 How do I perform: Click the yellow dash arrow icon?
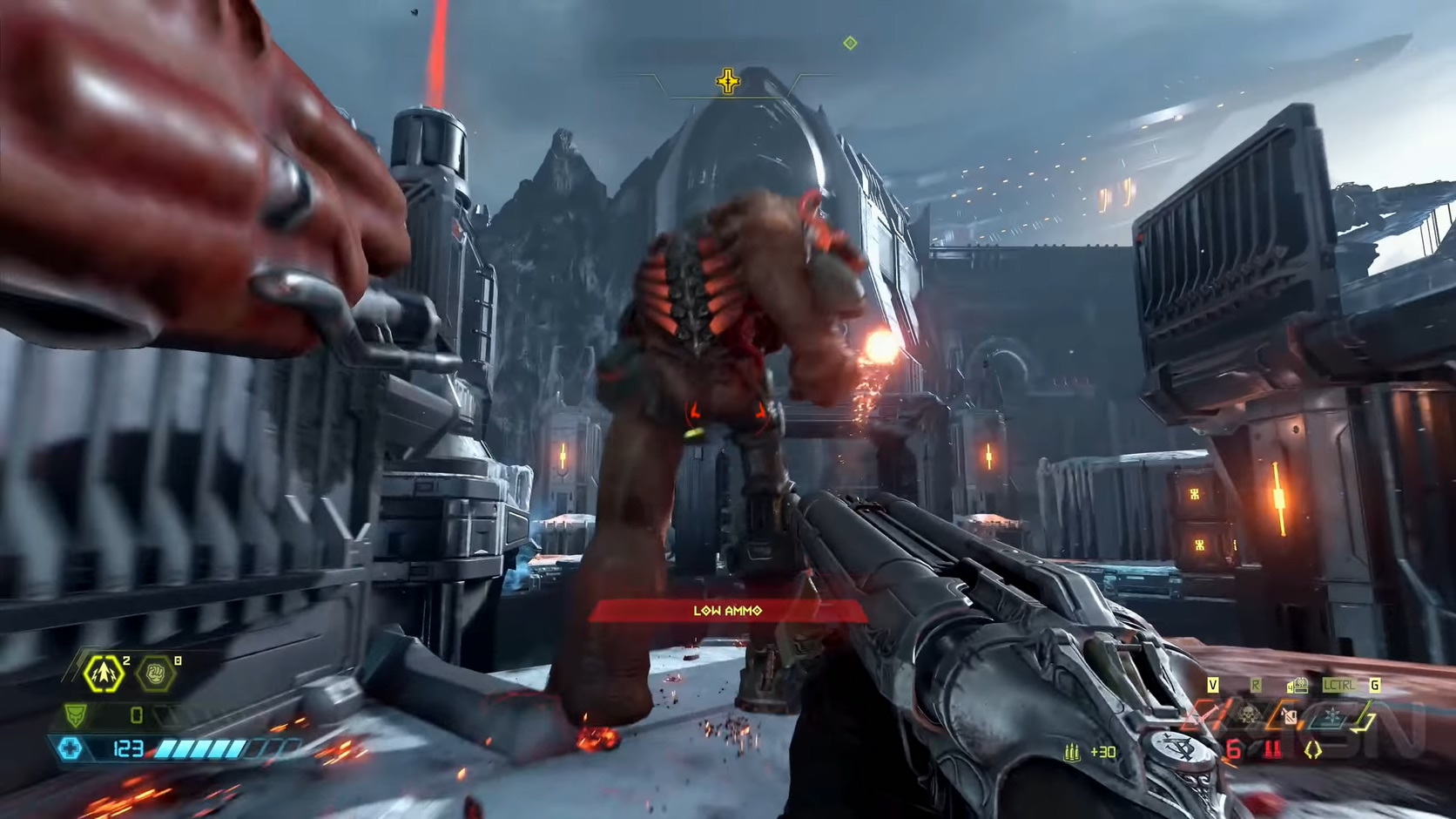point(103,673)
